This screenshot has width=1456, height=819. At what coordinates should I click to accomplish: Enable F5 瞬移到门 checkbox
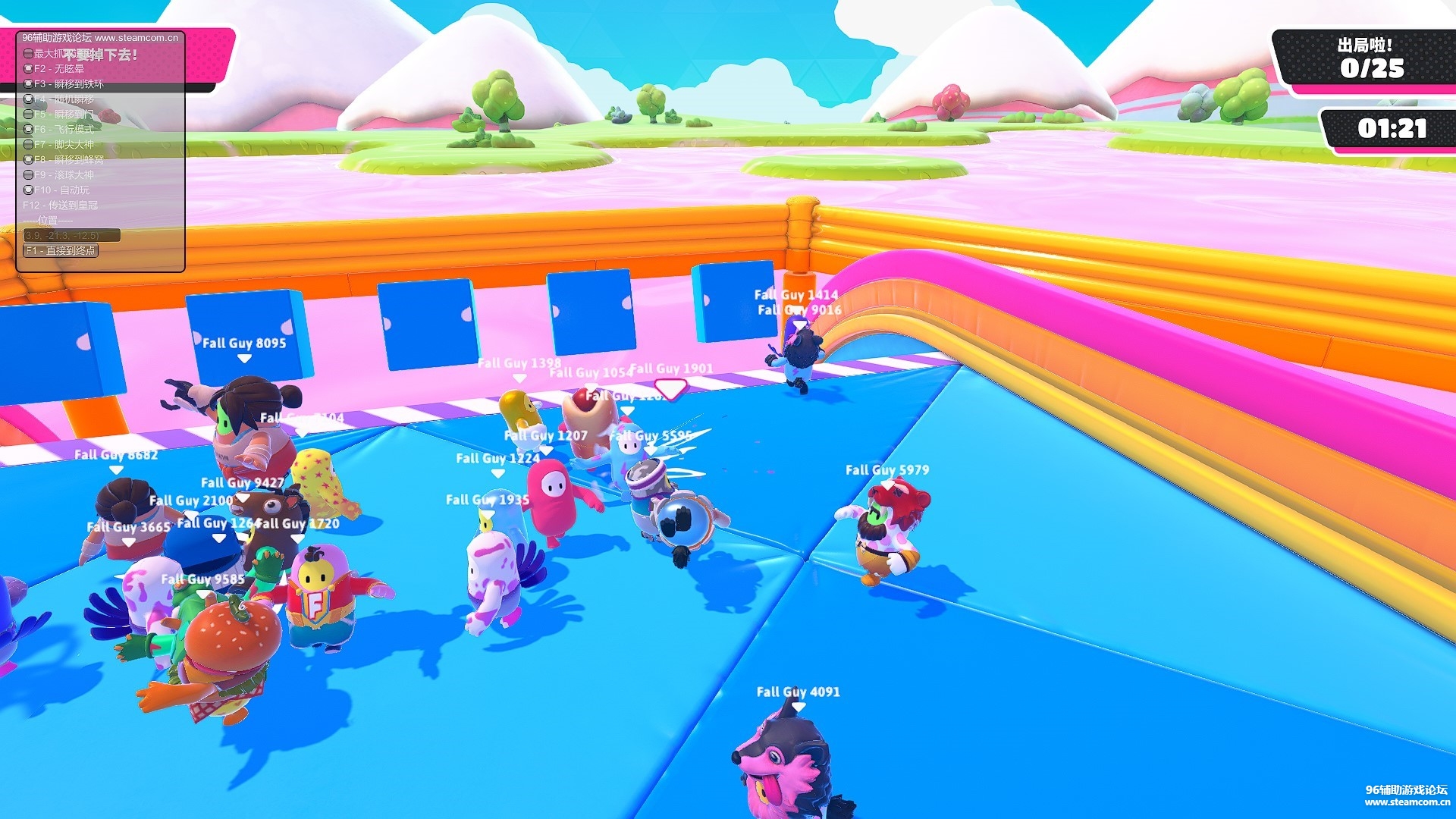(x=28, y=115)
